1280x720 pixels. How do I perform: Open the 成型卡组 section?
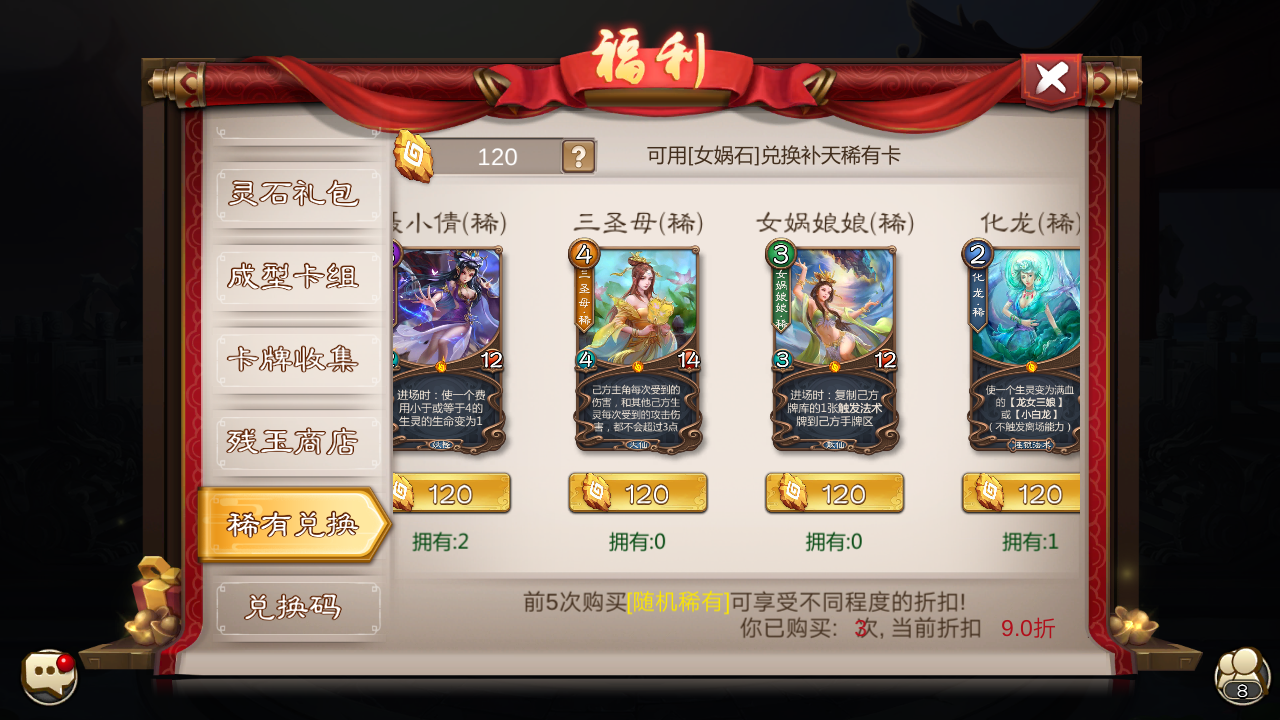[297, 276]
